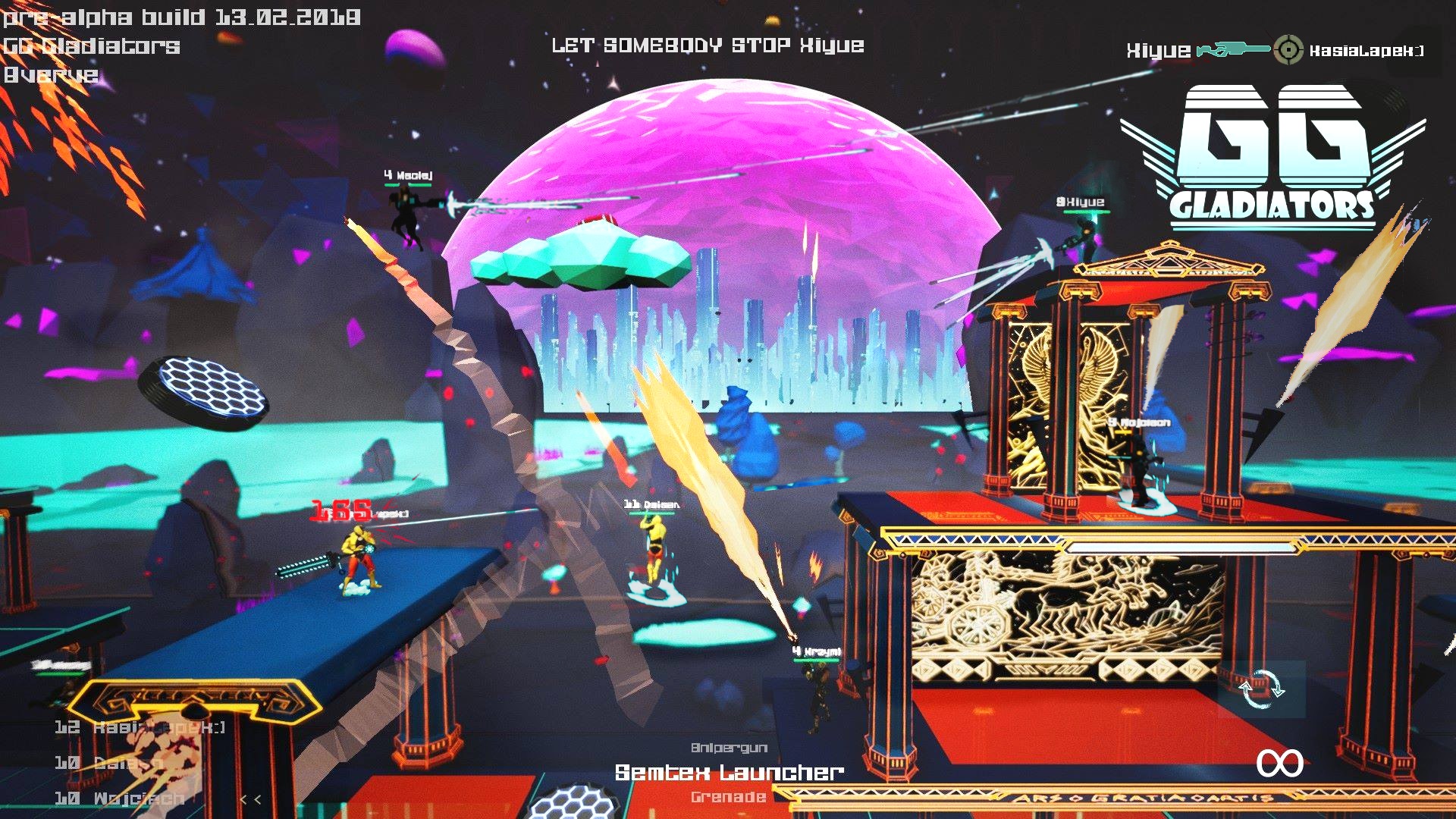Image resolution: width=1456 pixels, height=819 pixels.
Task: Switch to the Snipergun weapon entry
Action: (x=729, y=748)
